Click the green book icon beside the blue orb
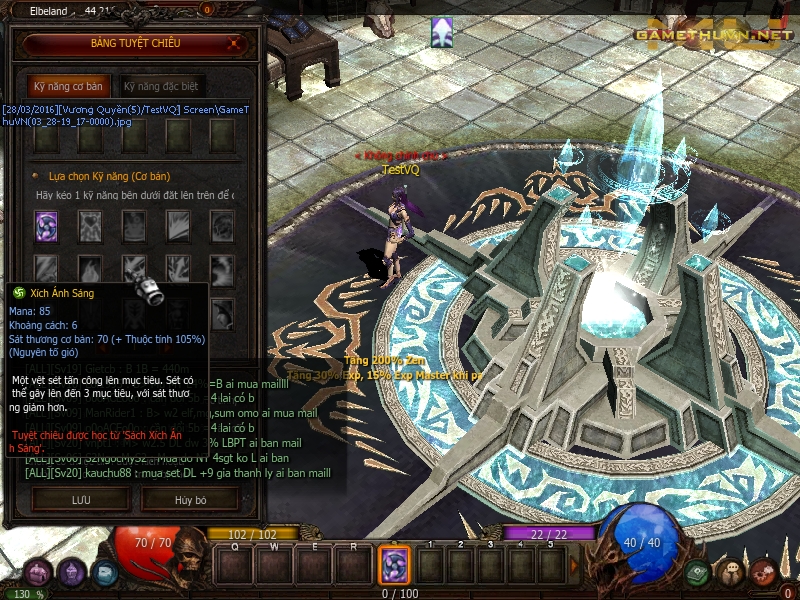Viewport: 800px width, 600px height. point(697,572)
